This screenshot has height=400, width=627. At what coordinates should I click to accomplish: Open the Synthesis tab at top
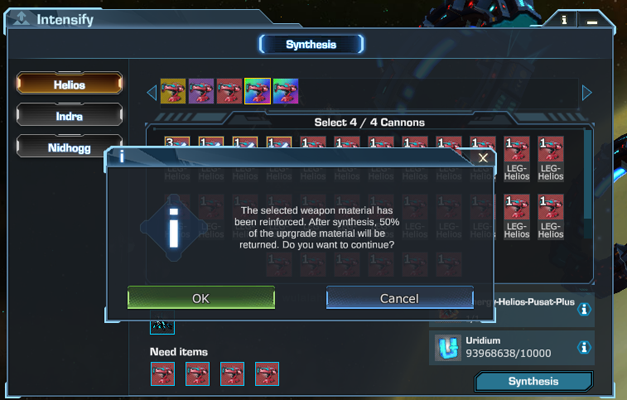(311, 44)
